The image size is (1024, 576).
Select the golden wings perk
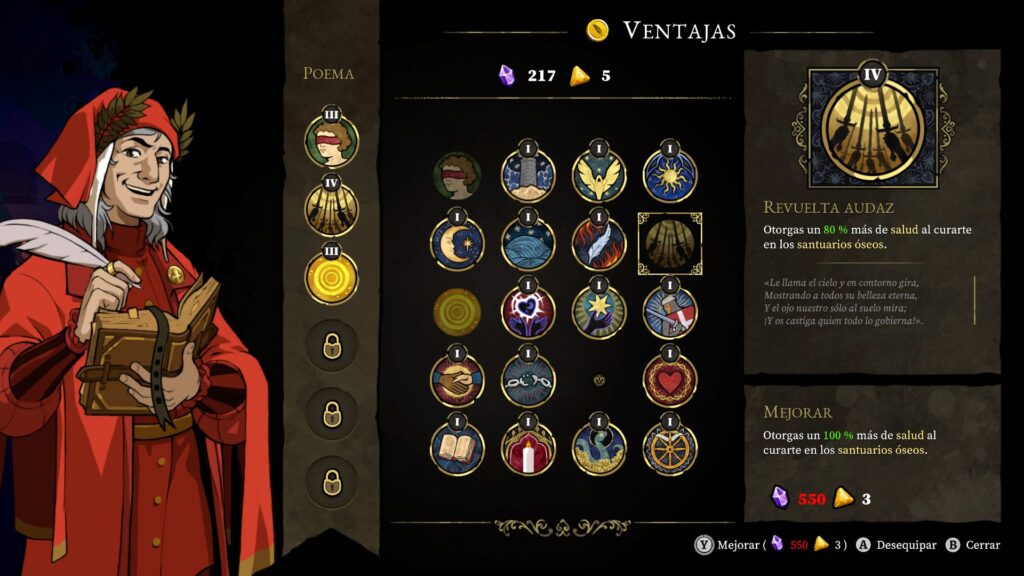(599, 176)
